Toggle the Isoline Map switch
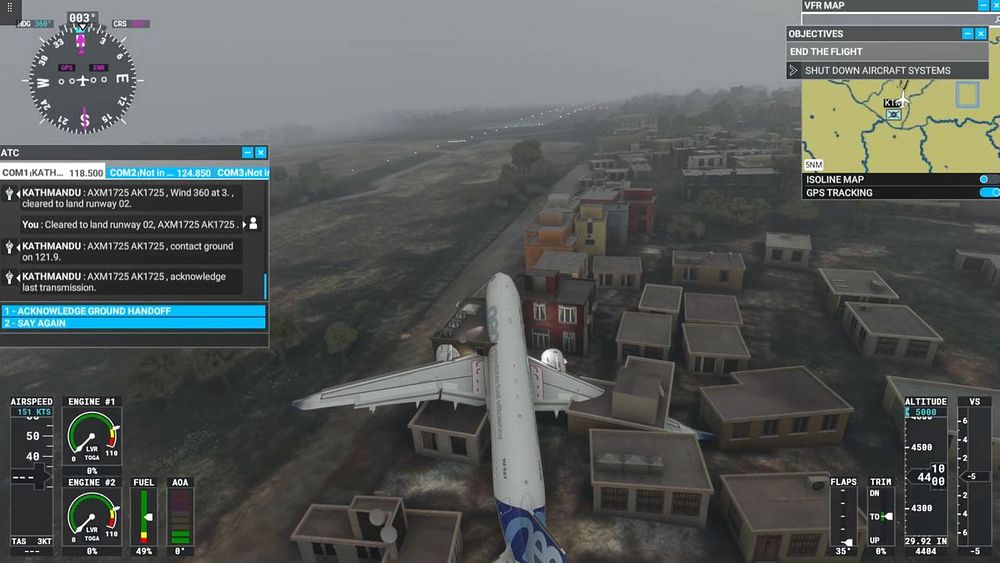This screenshot has height=563, width=1000. pos(985,180)
